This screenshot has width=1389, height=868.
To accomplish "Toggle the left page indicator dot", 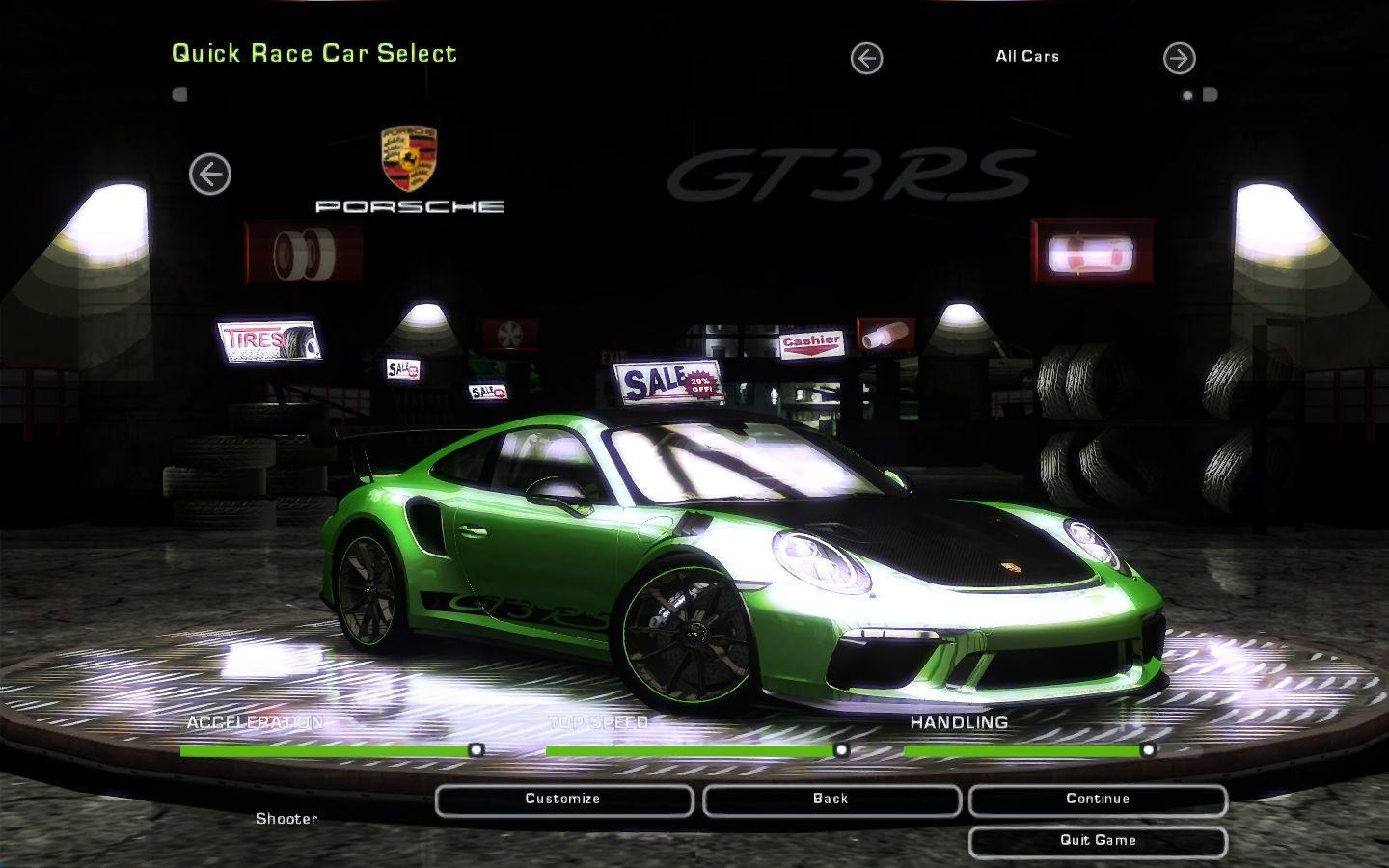I will 1185,95.
